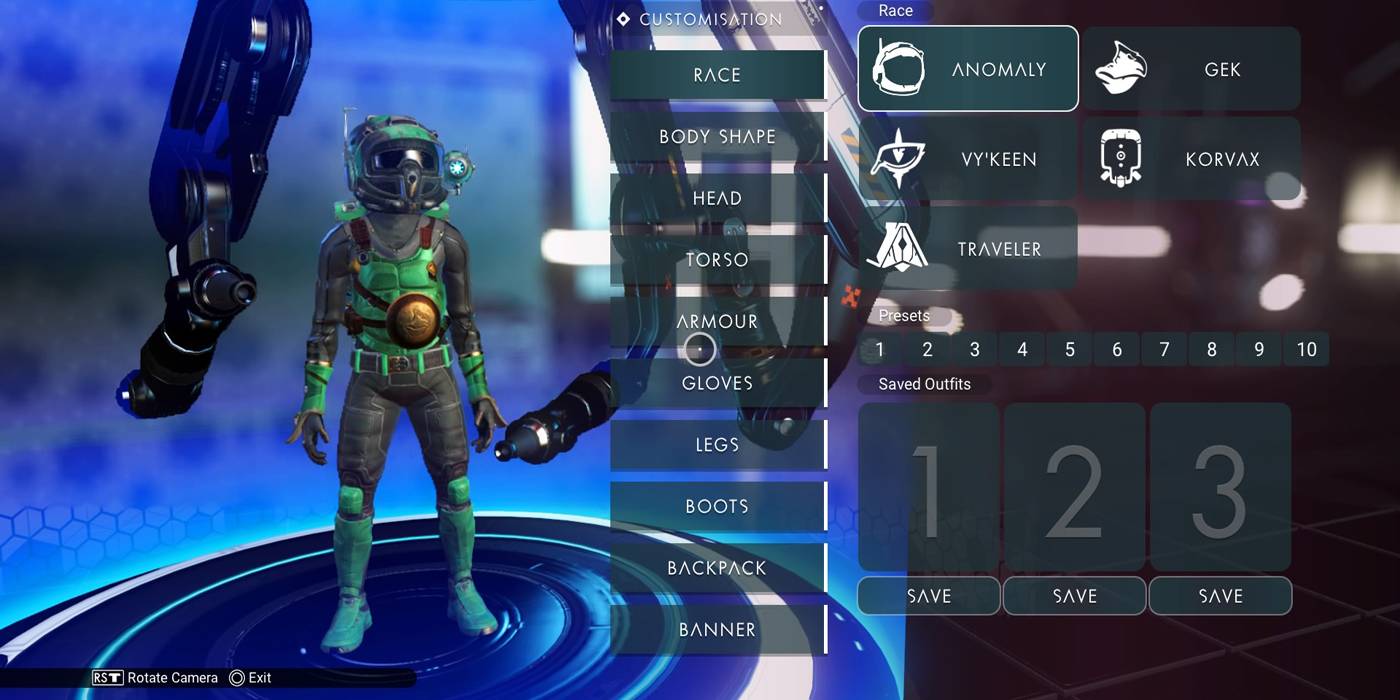Select the Body Shape menu entry
Screen dimensions: 1400x700
pyautogui.click(x=717, y=137)
